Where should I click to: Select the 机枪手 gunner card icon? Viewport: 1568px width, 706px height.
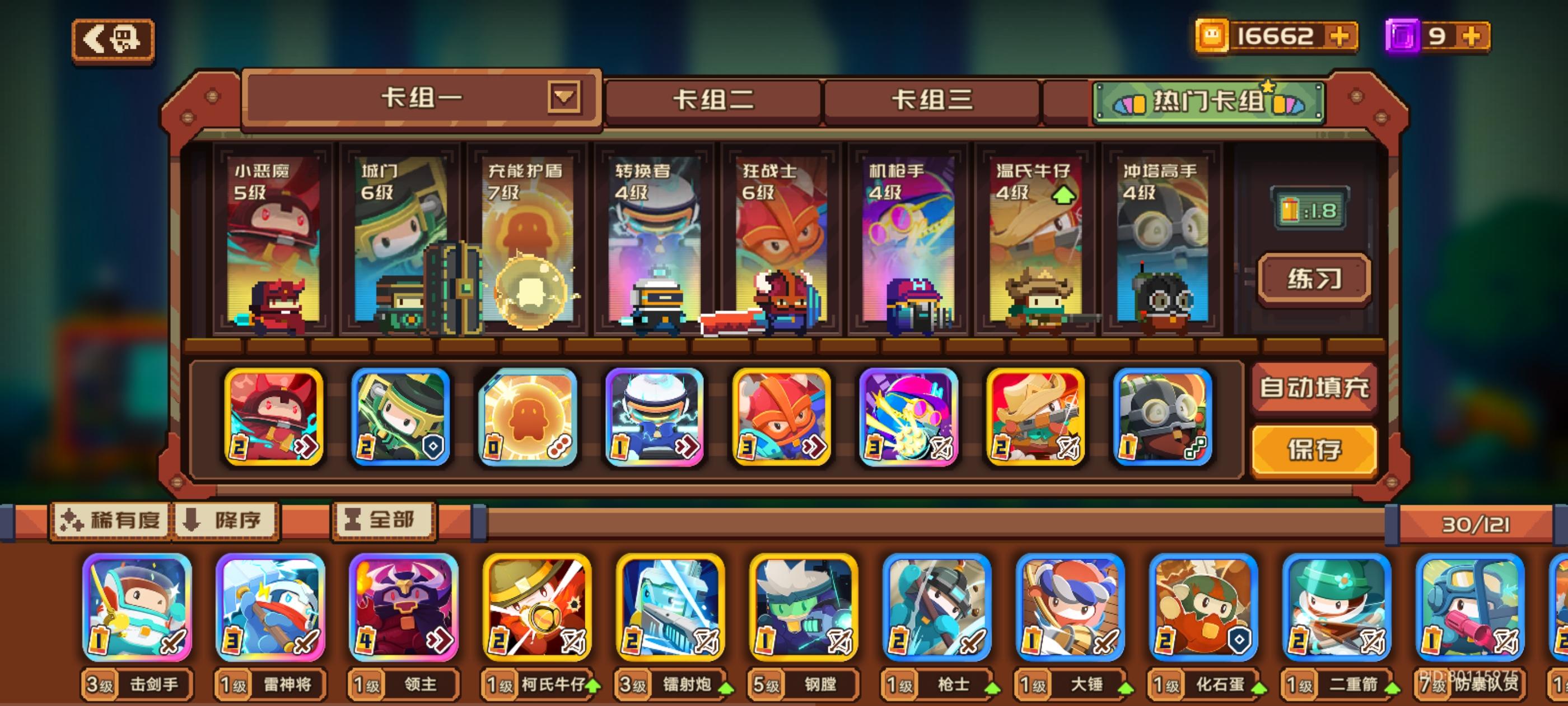pos(907,417)
